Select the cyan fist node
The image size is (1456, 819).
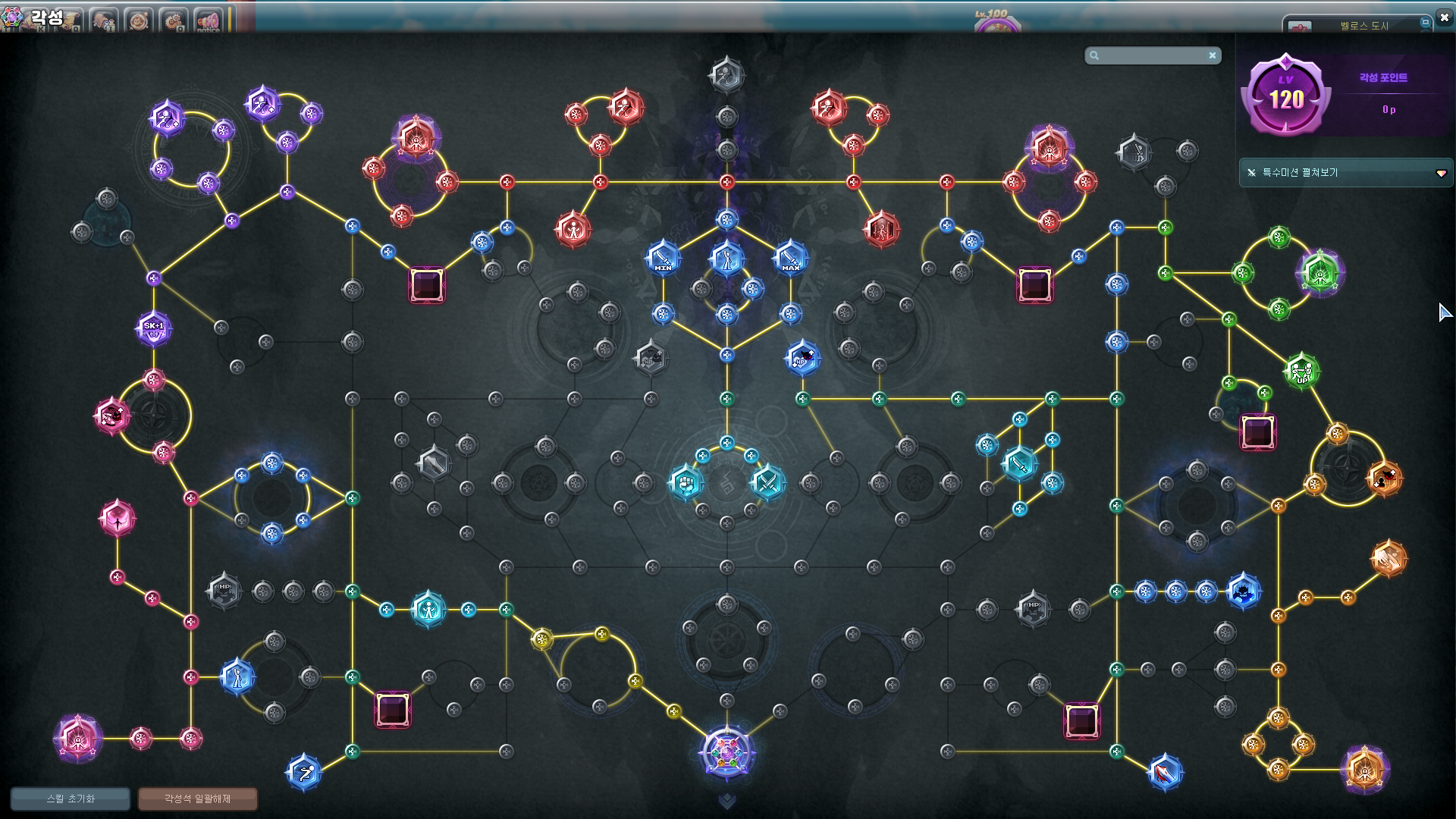(x=686, y=482)
